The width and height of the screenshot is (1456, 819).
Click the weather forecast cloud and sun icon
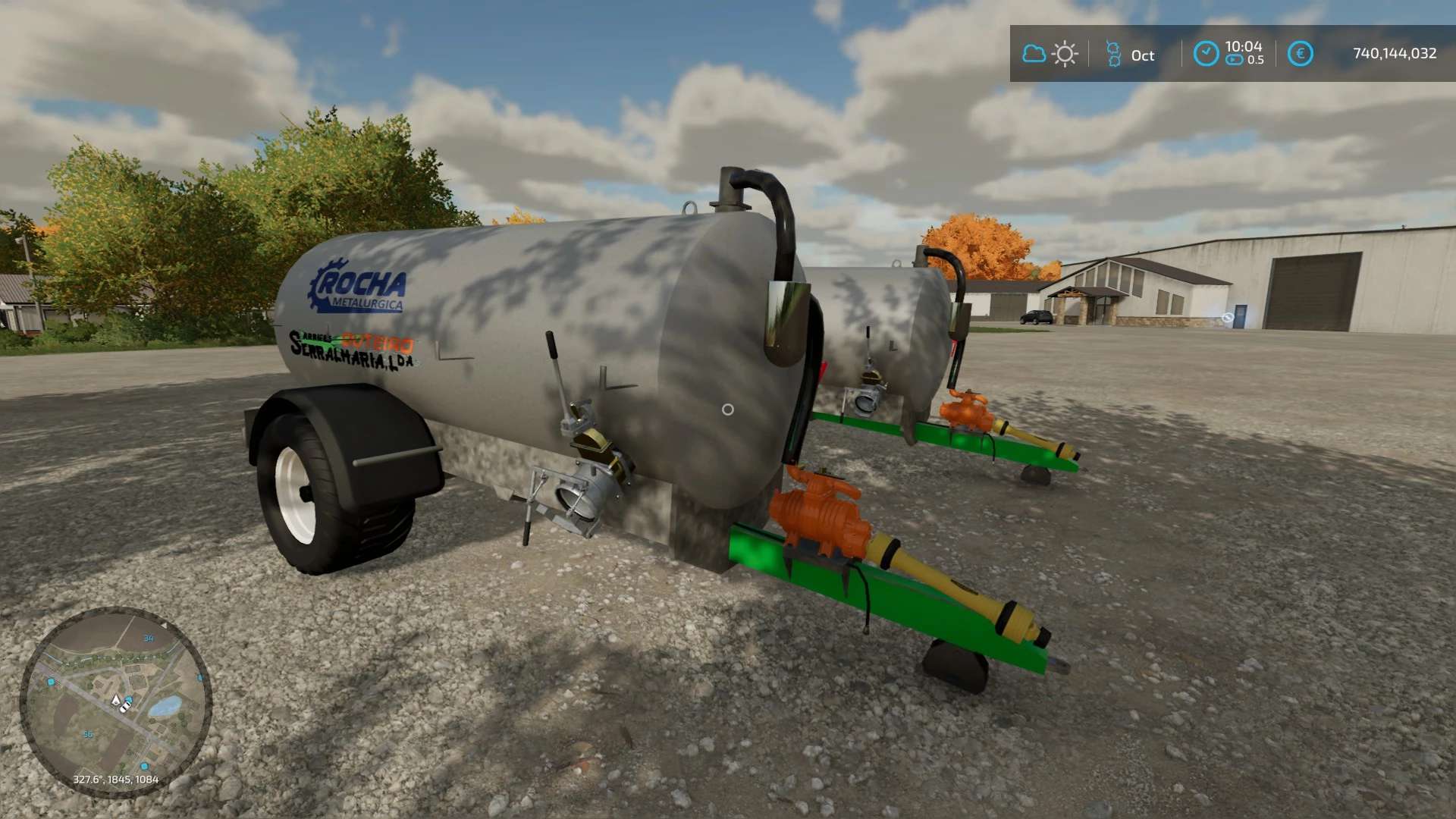(x=1050, y=54)
